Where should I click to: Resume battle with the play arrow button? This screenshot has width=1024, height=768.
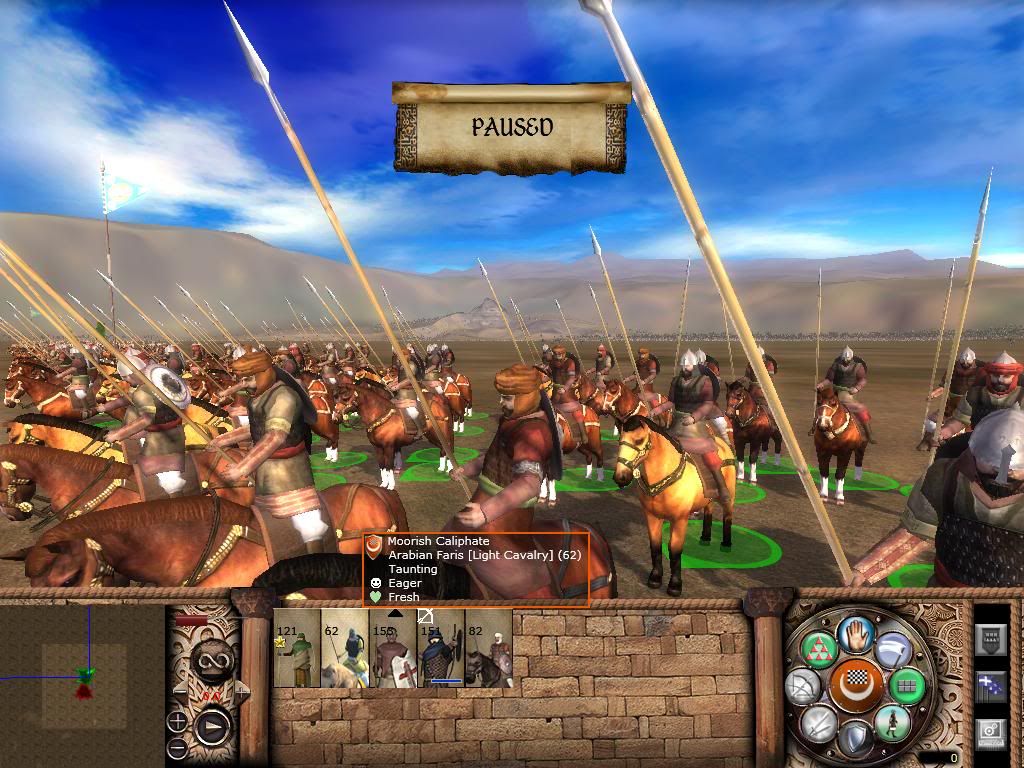[x=211, y=726]
